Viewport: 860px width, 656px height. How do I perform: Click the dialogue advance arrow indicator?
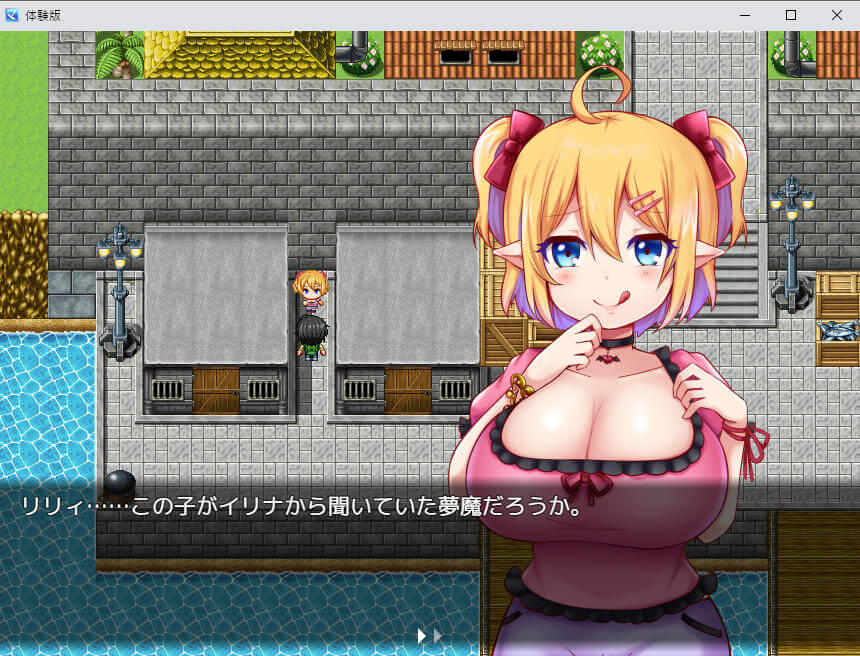(x=429, y=635)
